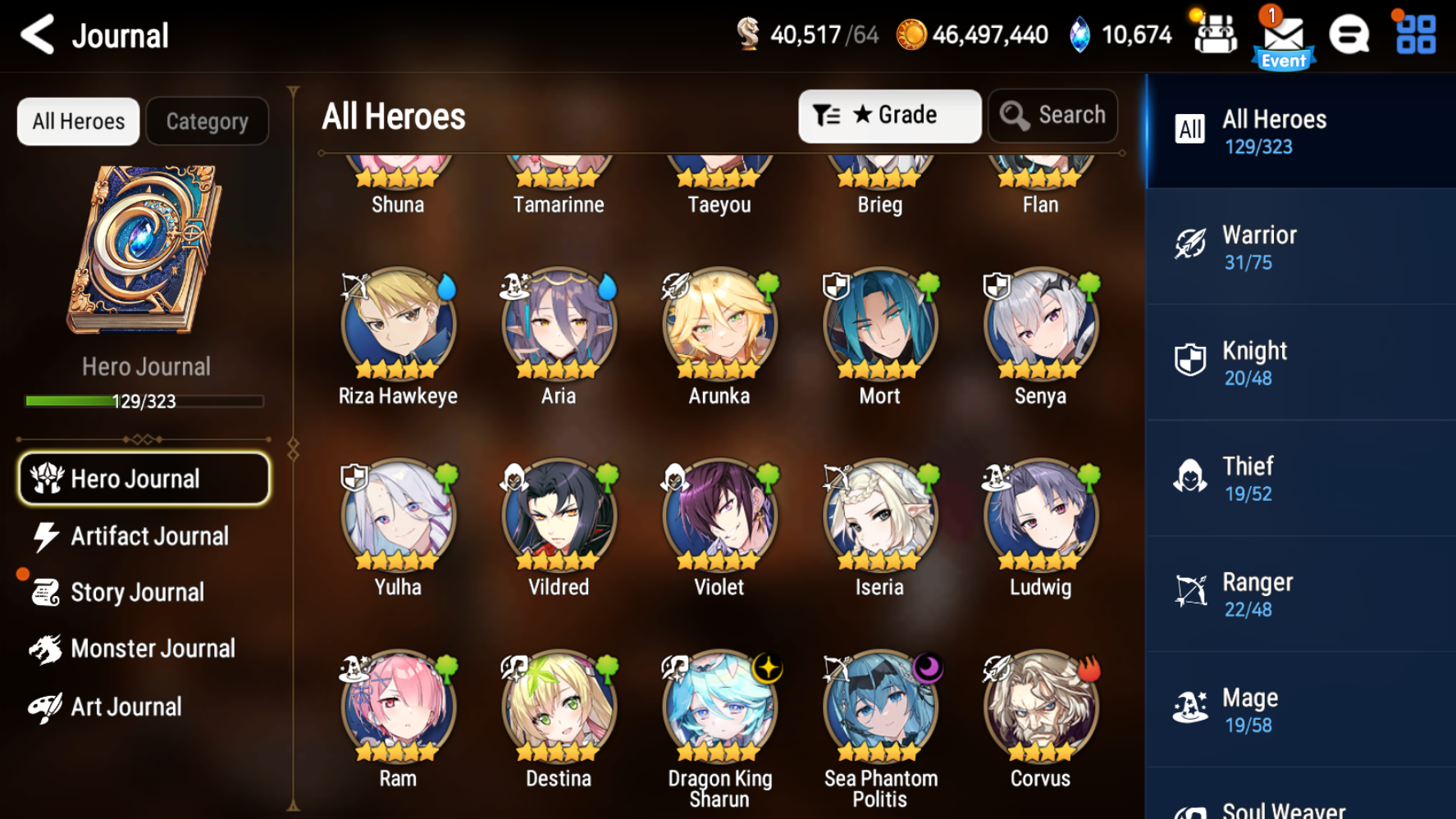Go back from the Journal screen
Image resolution: width=1456 pixels, height=819 pixels.
[x=38, y=34]
